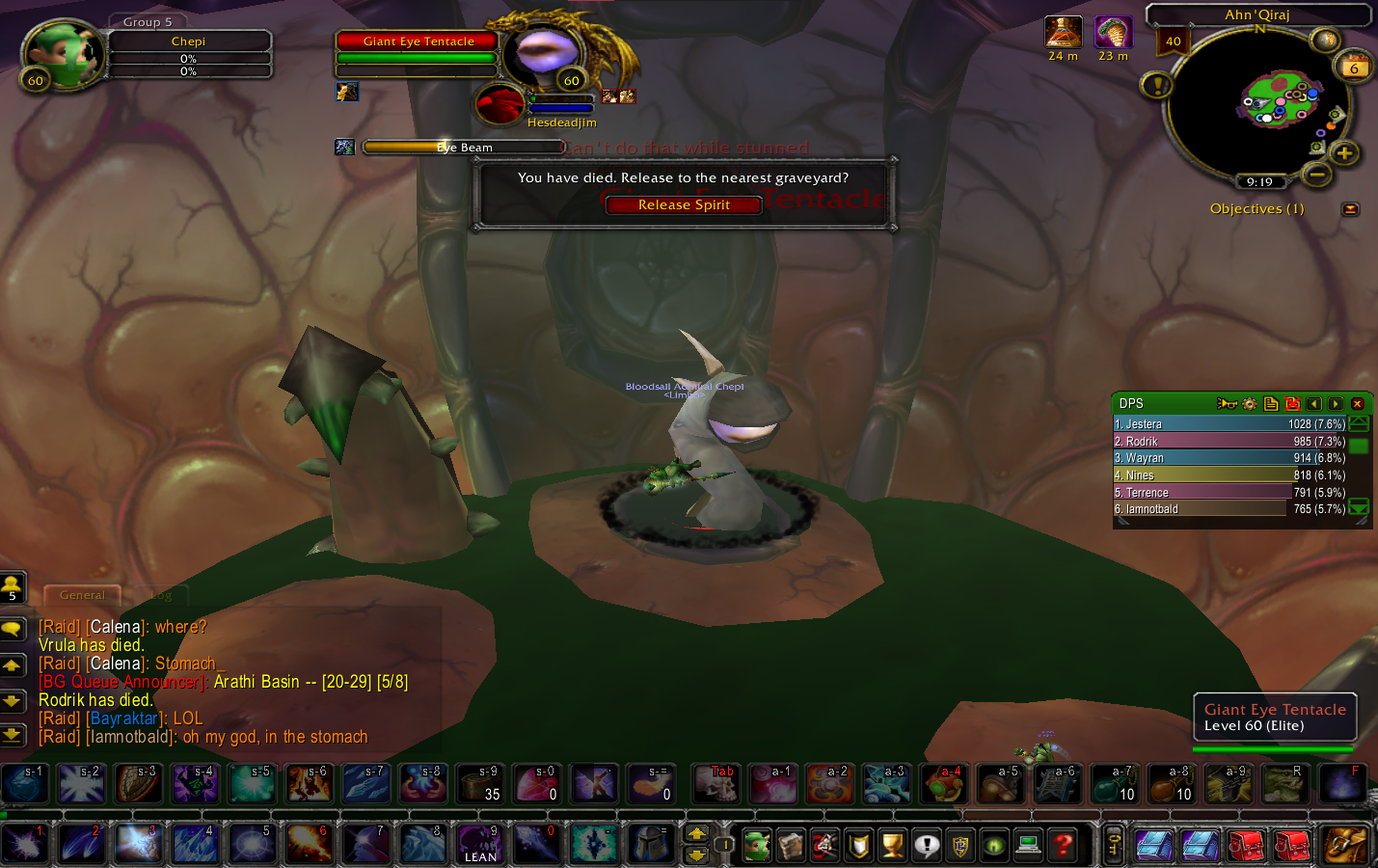Open the spellbook from the micro menu
Screen dimensions: 1378x868
point(793,845)
